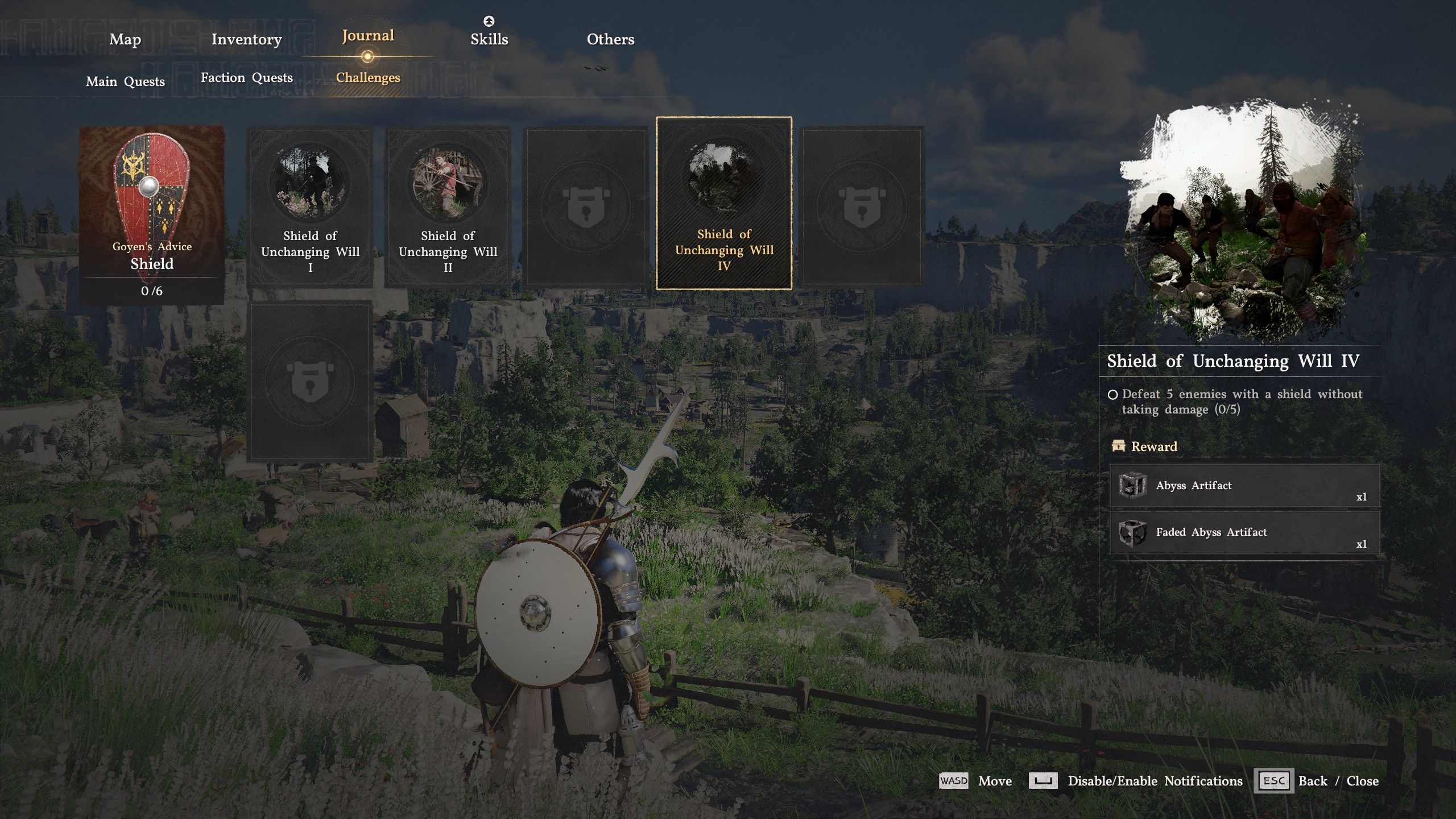Switch to the Inventory tab
Screen dimensions: 1456x819
246,39
